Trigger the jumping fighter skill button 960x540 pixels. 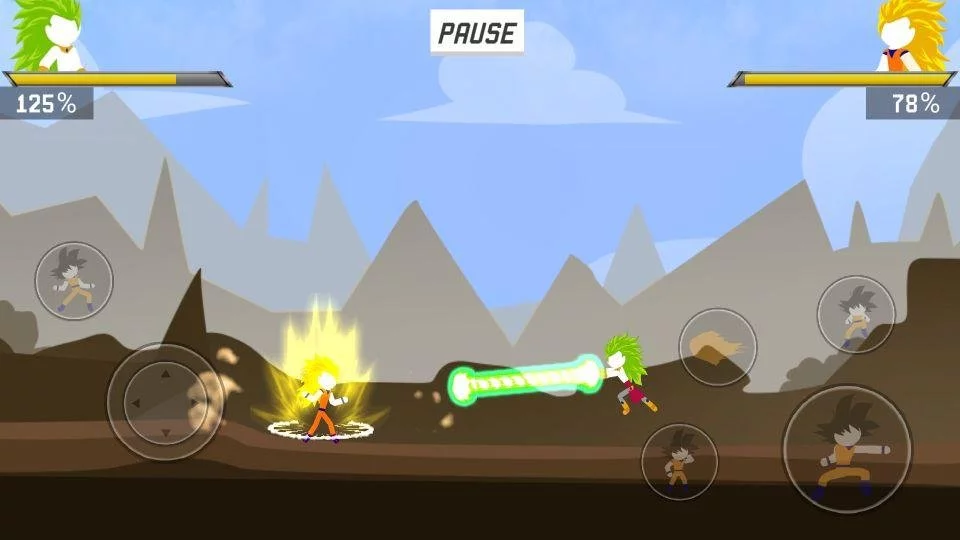(x=855, y=314)
